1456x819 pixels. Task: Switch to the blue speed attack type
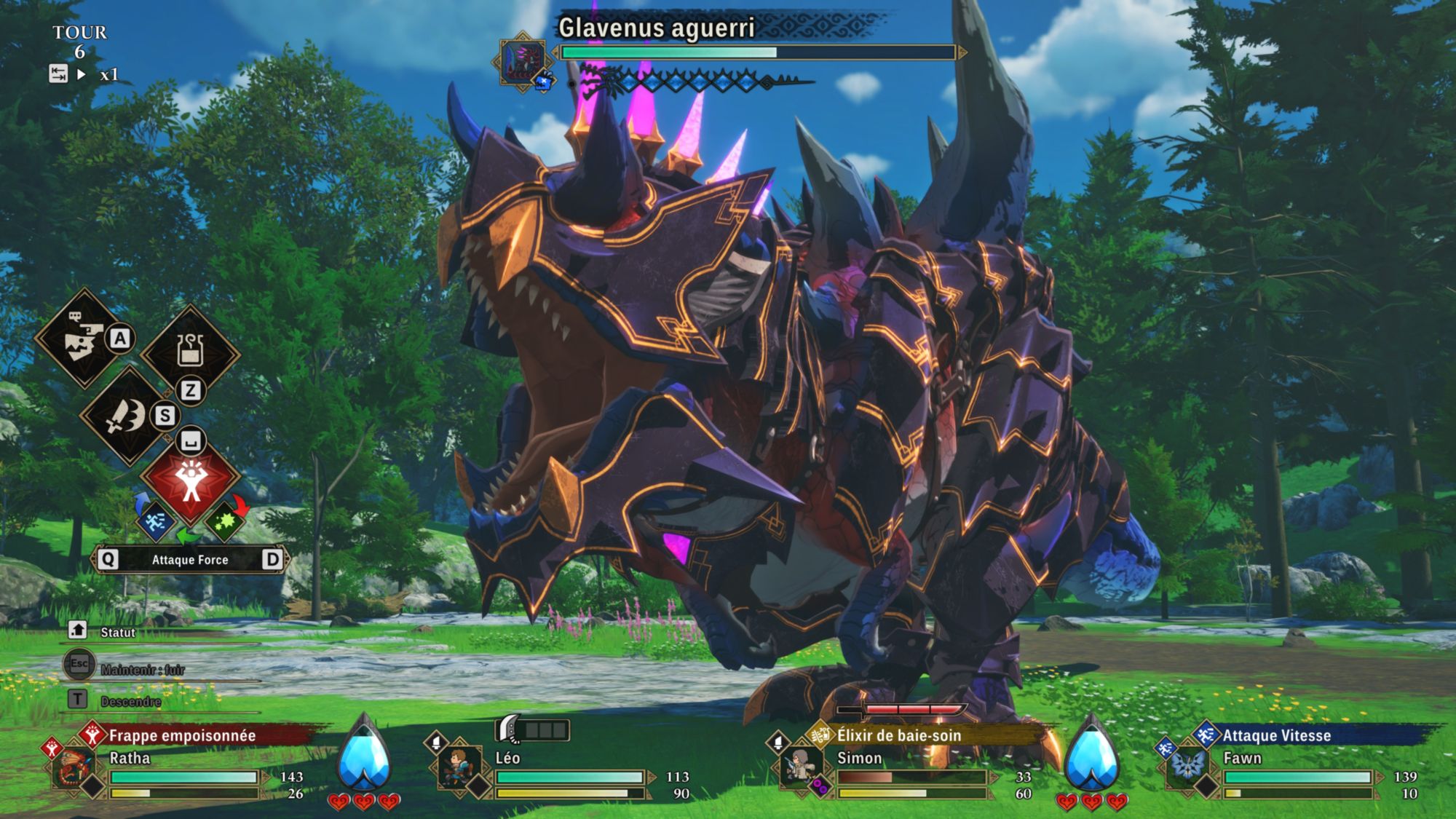pyautogui.click(x=155, y=521)
